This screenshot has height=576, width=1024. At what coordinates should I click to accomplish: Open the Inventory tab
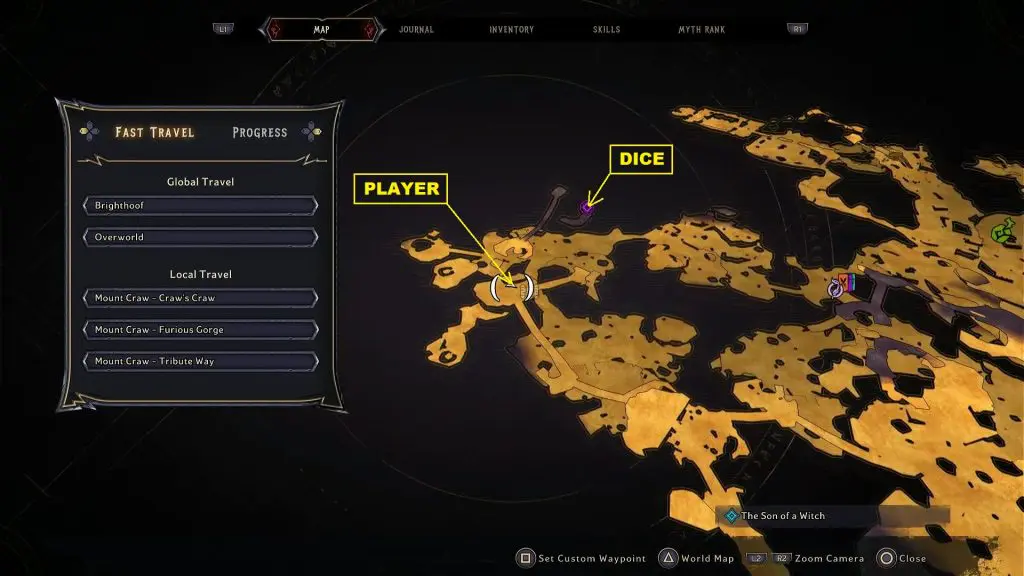[511, 30]
